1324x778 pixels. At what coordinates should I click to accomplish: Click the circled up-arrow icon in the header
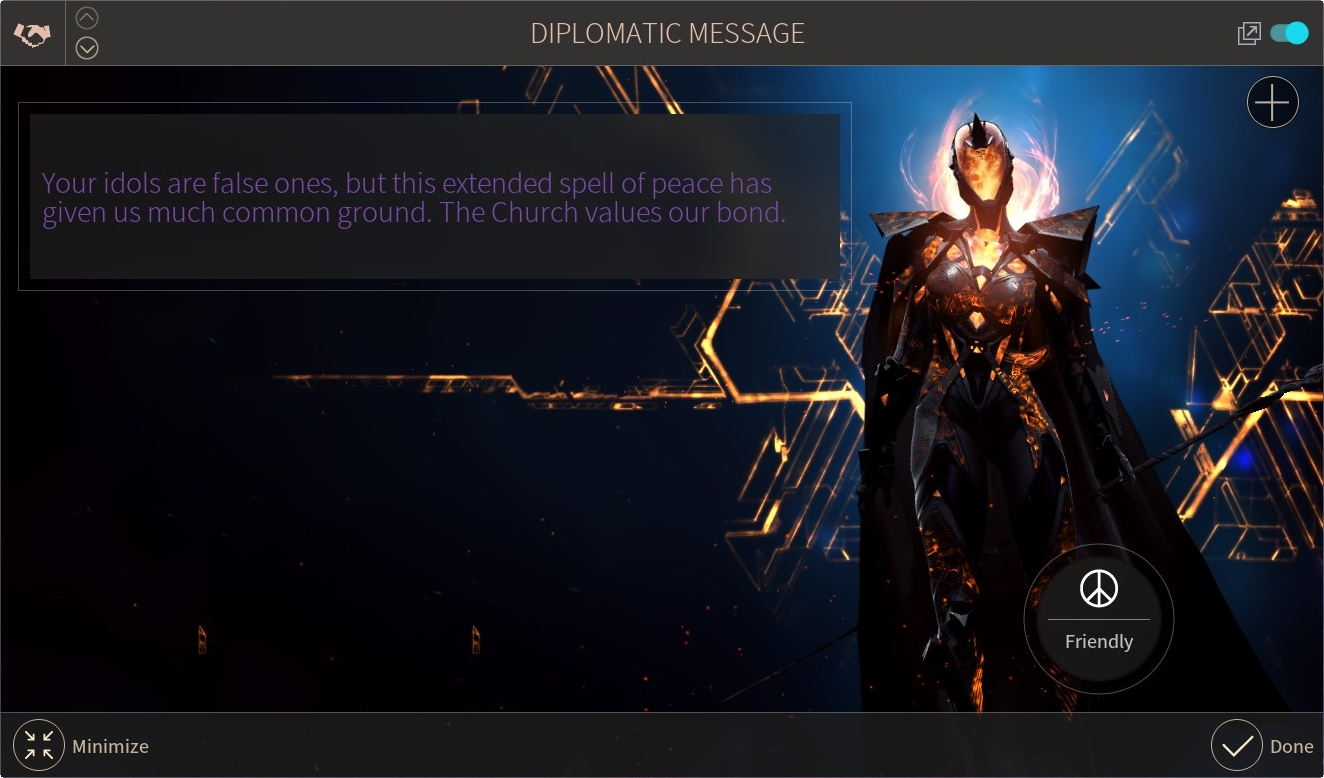(x=87, y=17)
